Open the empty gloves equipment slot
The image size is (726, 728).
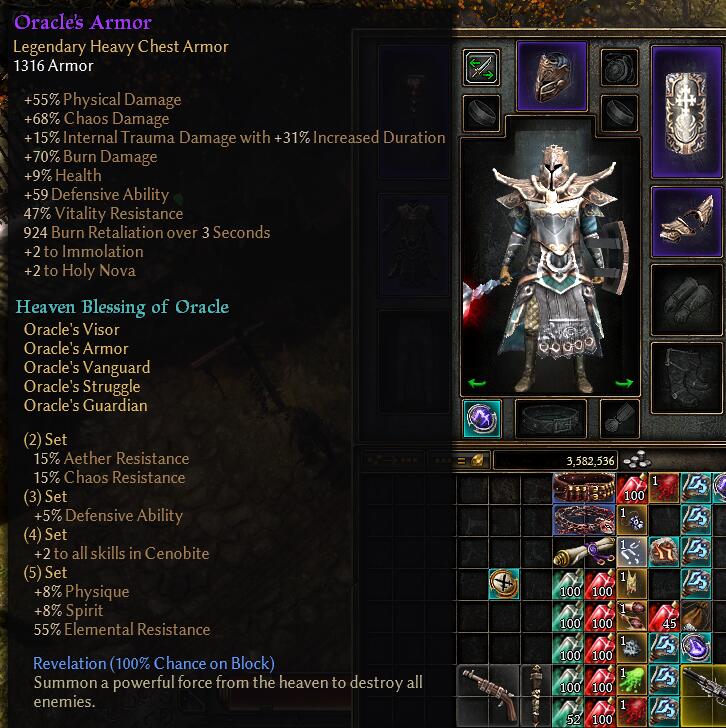pos(686,297)
